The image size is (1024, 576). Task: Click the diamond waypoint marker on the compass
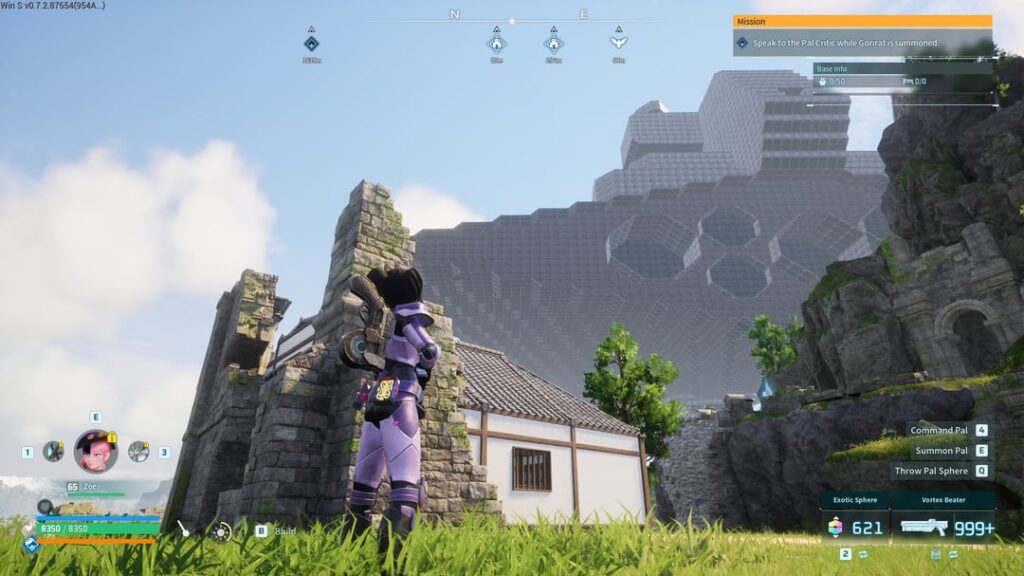[x=311, y=43]
